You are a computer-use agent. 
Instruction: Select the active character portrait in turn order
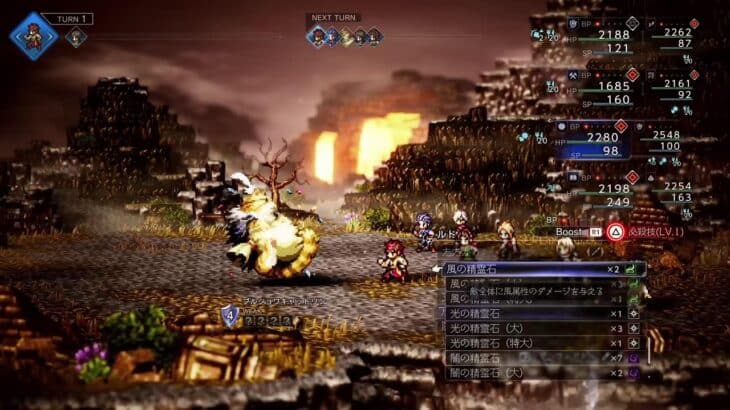coord(34,36)
